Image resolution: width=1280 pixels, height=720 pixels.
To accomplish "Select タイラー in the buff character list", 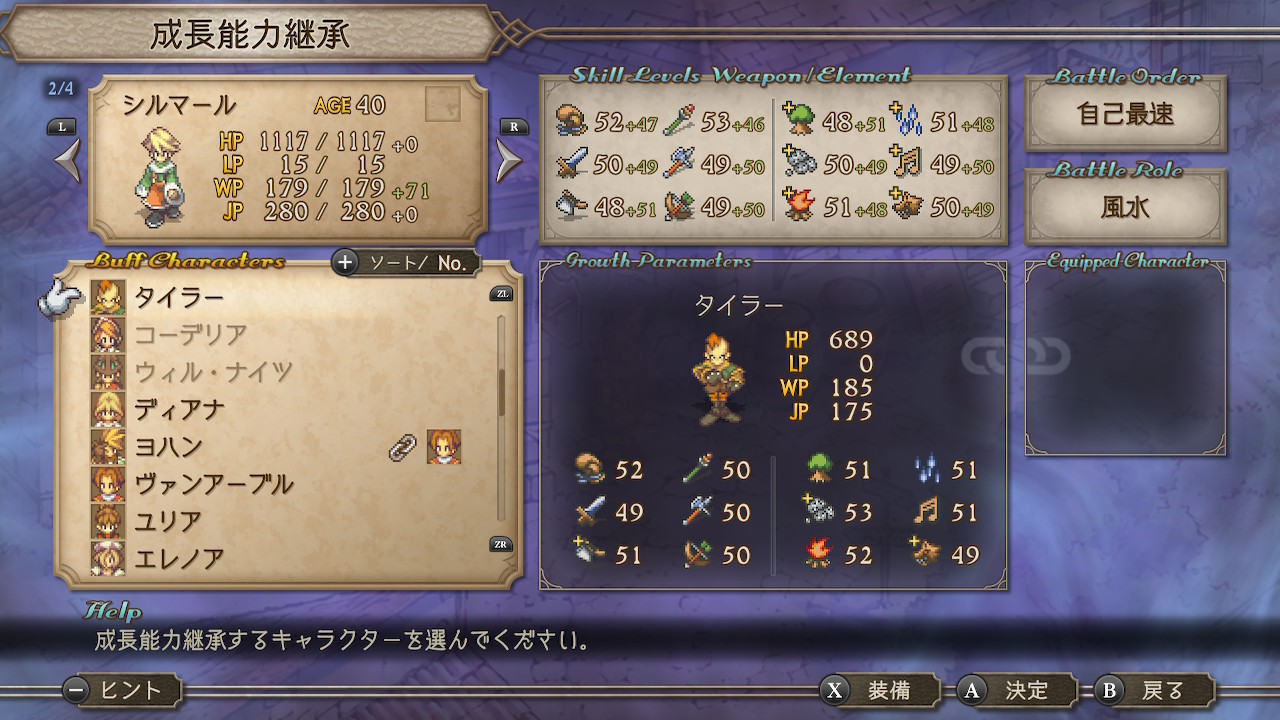I will (180, 297).
